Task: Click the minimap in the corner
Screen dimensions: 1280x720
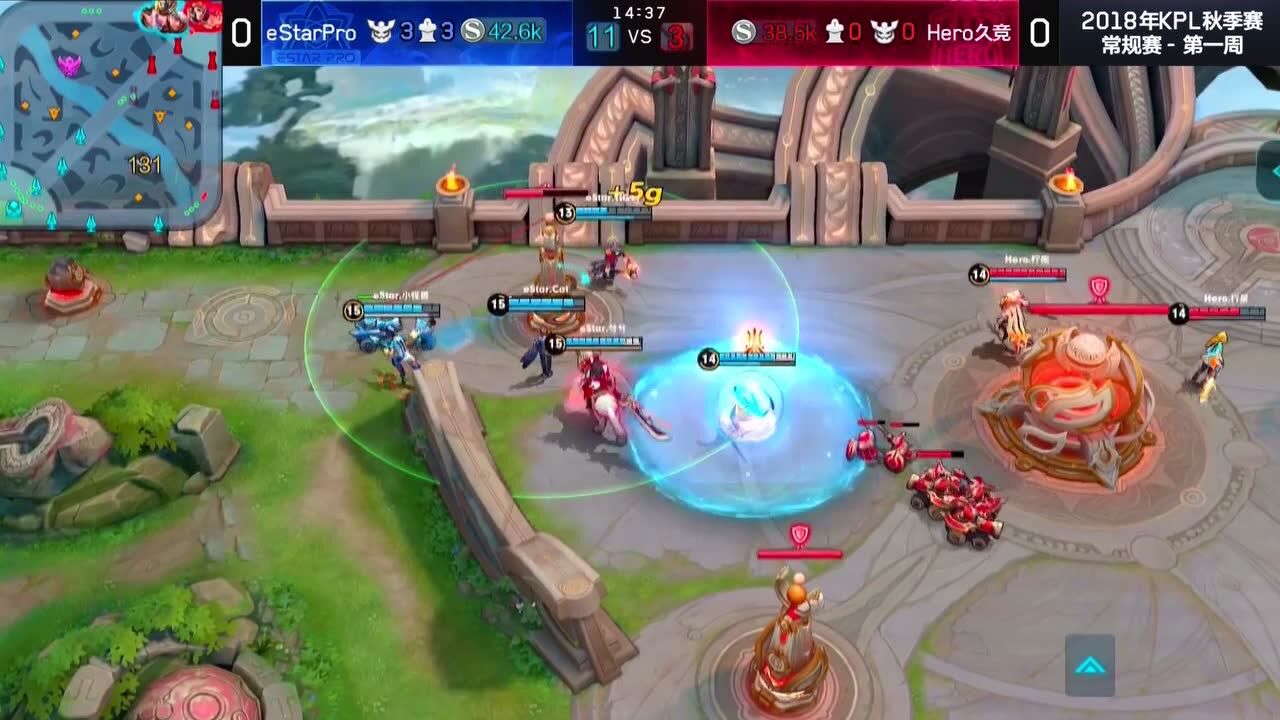Action: [110, 115]
